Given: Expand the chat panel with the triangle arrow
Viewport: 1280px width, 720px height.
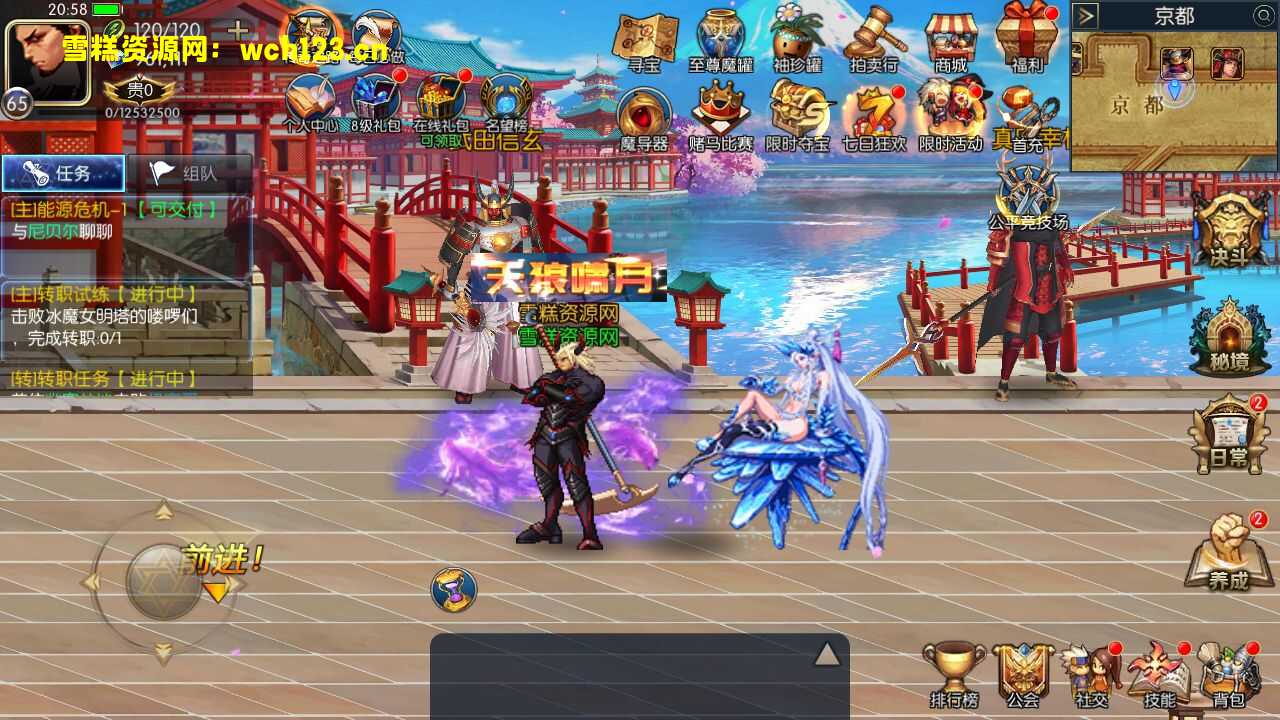Looking at the screenshot, I should (x=826, y=654).
